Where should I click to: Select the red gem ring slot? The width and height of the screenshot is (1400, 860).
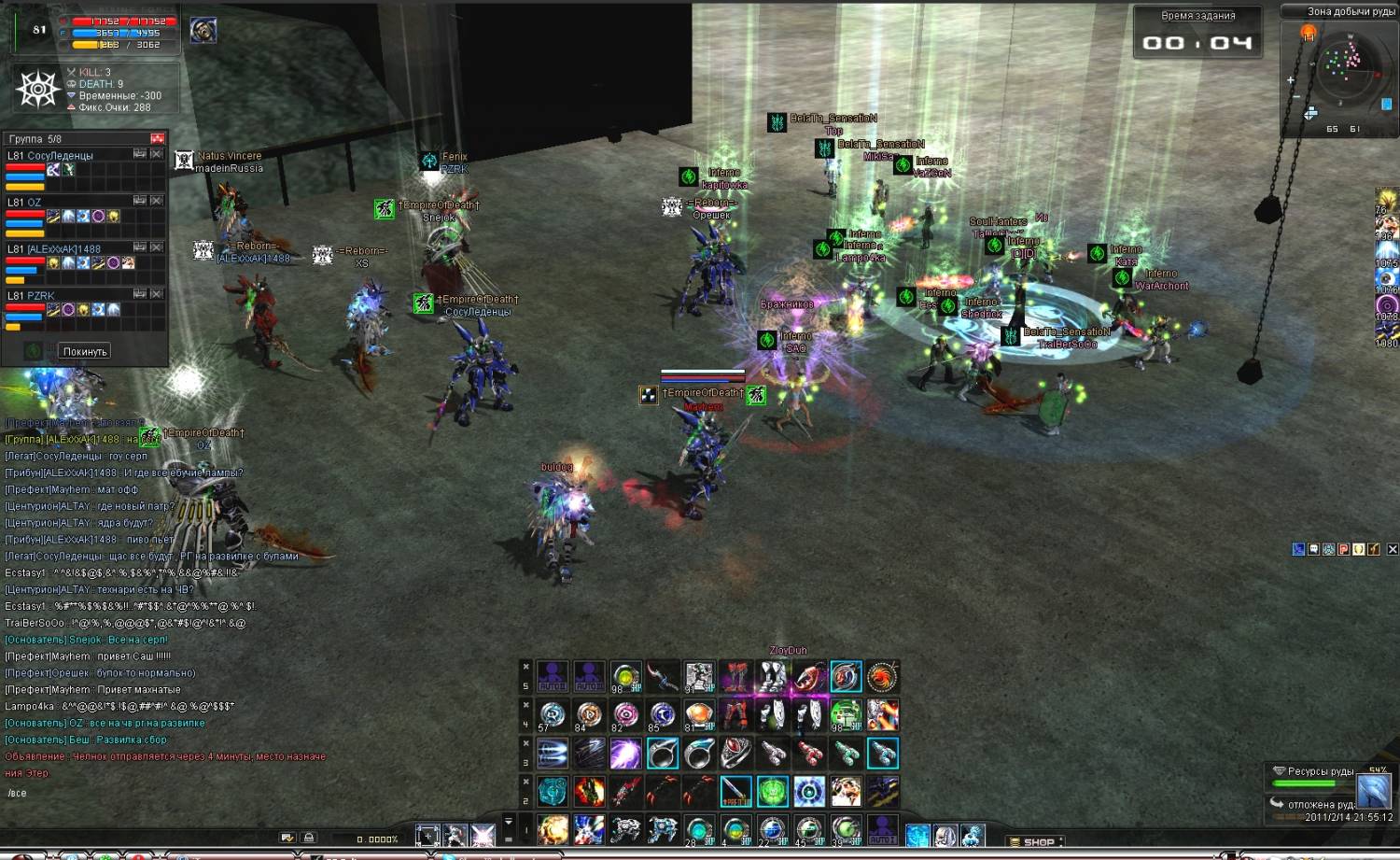735,753
